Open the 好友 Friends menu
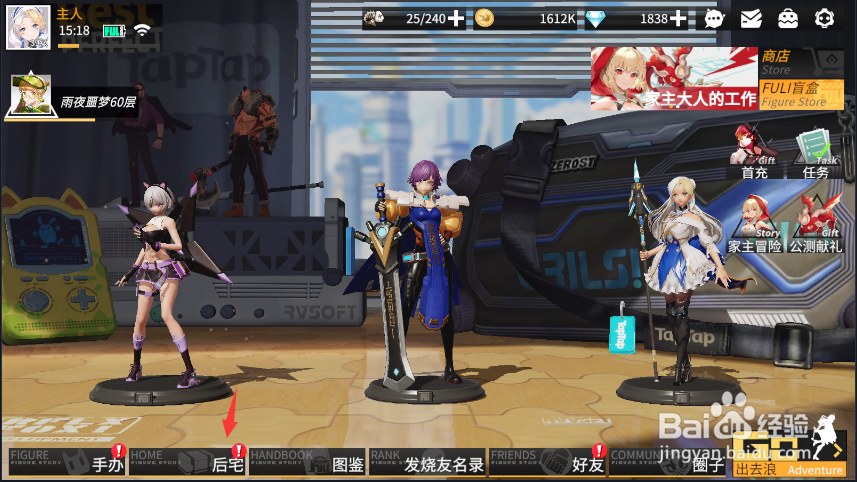The image size is (857, 482). [x=548, y=462]
